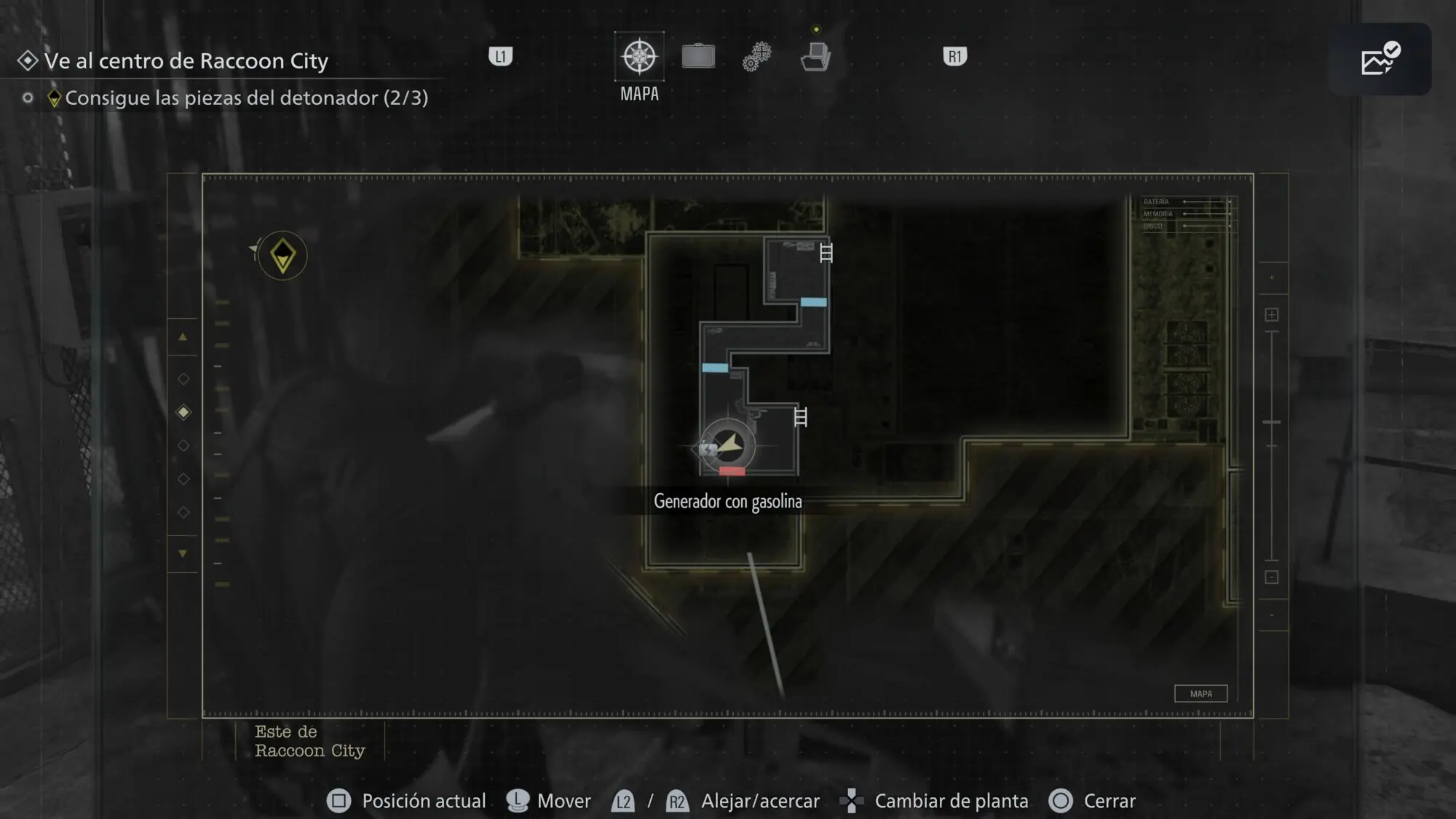The image size is (1456, 819).
Task: Click the zoom-in plus box on slider
Action: (1272, 314)
